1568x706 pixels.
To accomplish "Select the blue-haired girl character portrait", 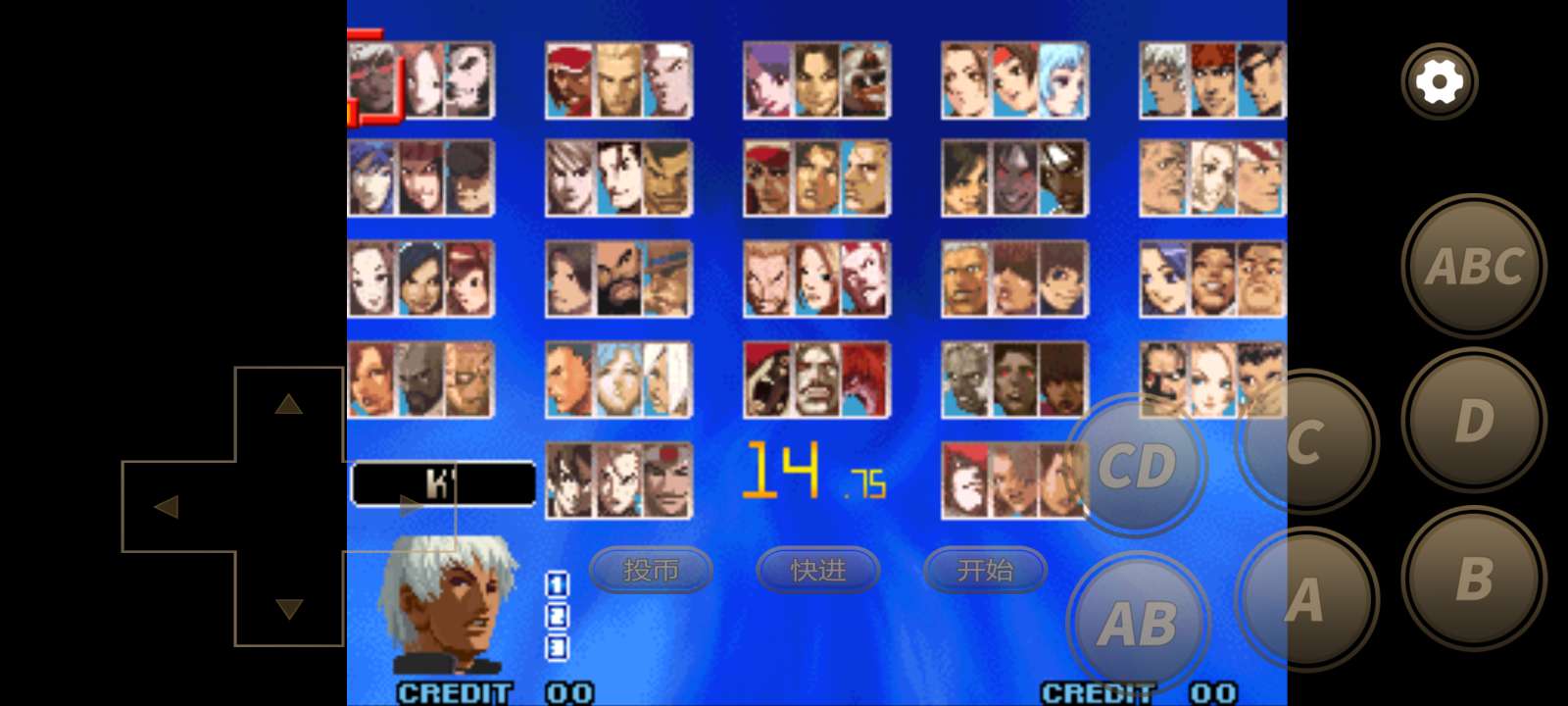I will point(1063,80).
